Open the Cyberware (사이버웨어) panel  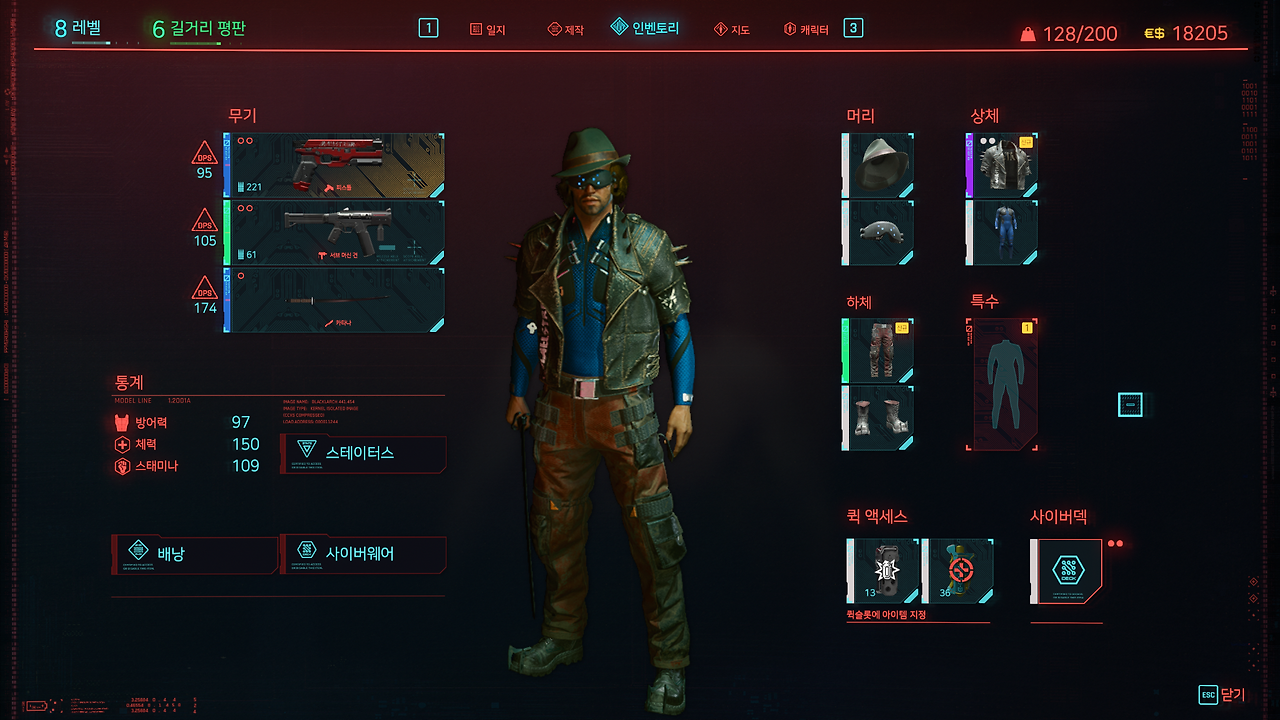click(x=363, y=555)
